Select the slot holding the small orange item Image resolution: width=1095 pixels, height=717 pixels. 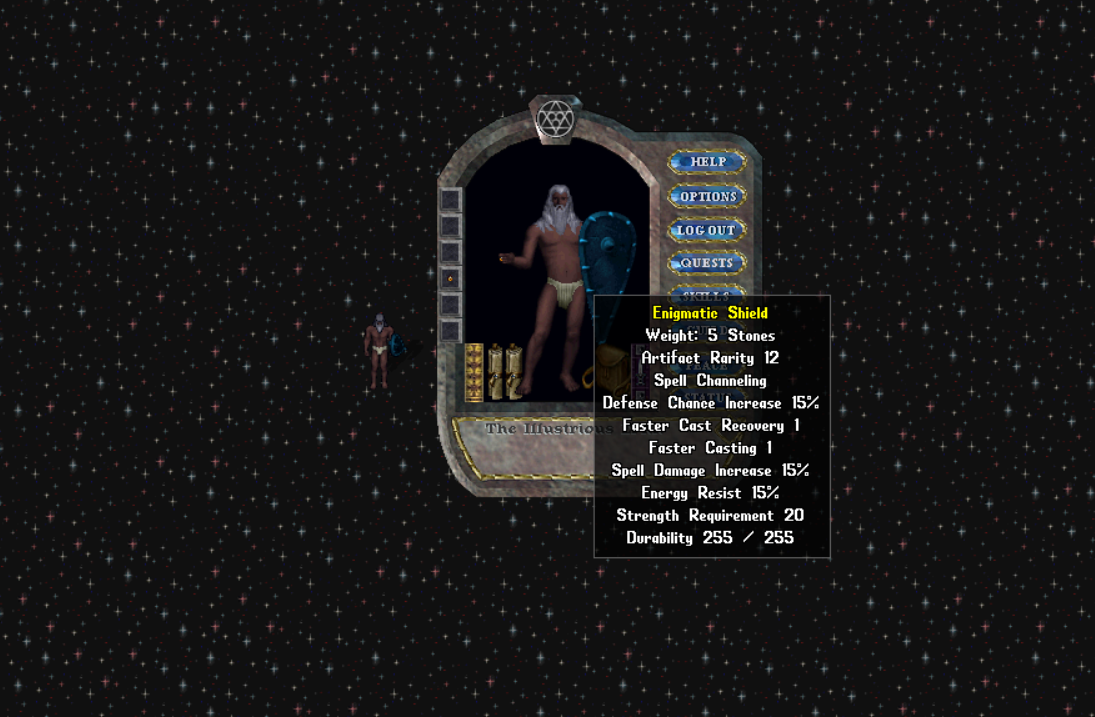pos(451,279)
